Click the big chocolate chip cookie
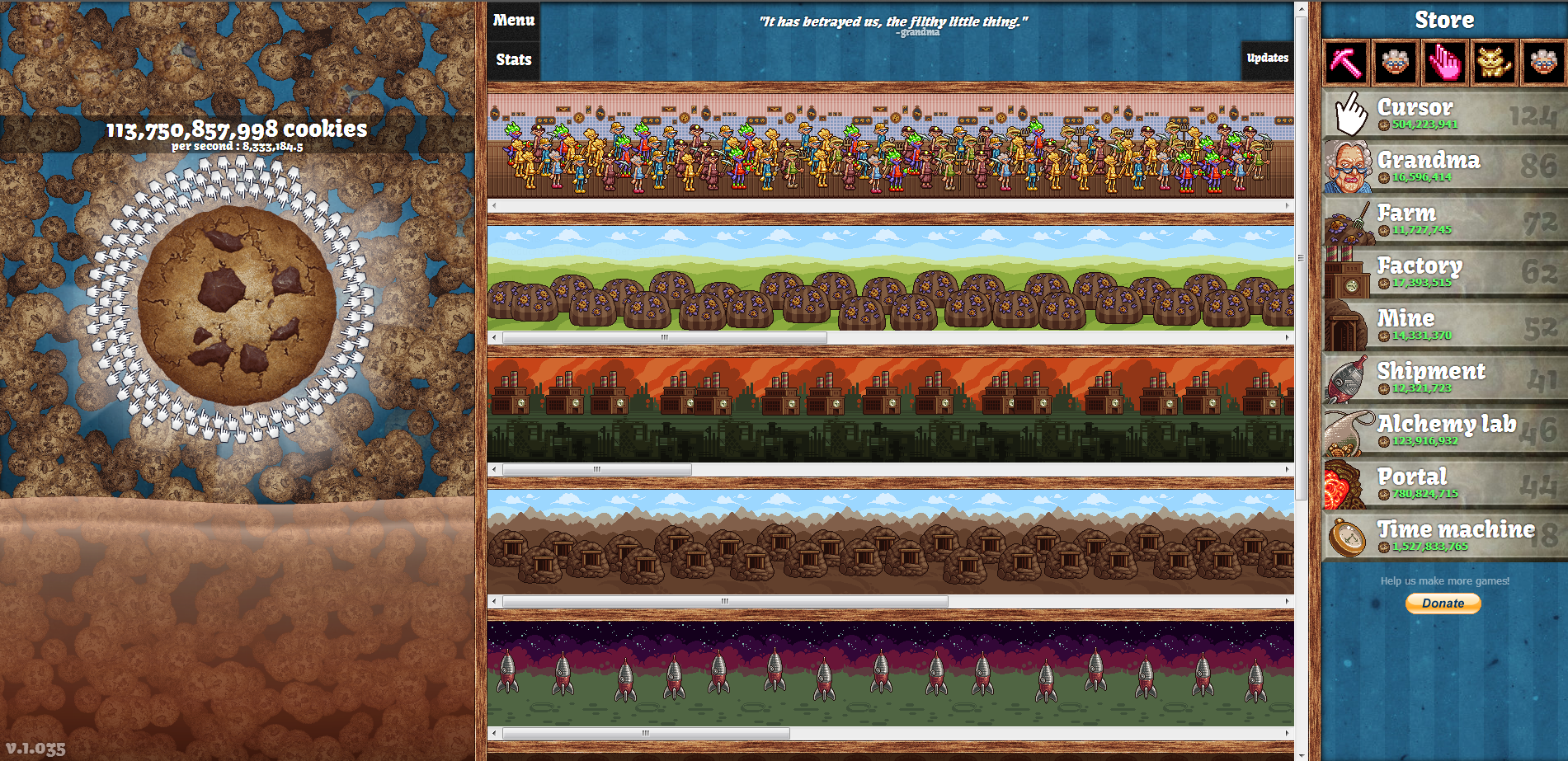The width and height of the screenshot is (1568, 761). [x=238, y=305]
